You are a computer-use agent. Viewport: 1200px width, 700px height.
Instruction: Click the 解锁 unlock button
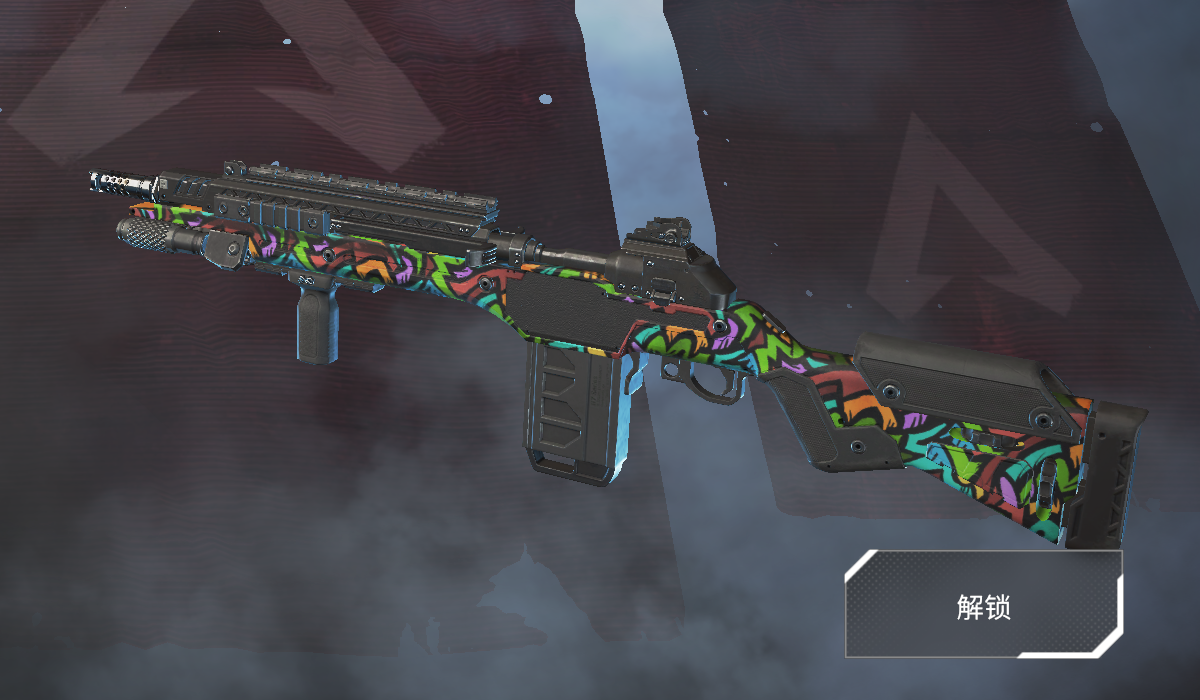point(984,604)
